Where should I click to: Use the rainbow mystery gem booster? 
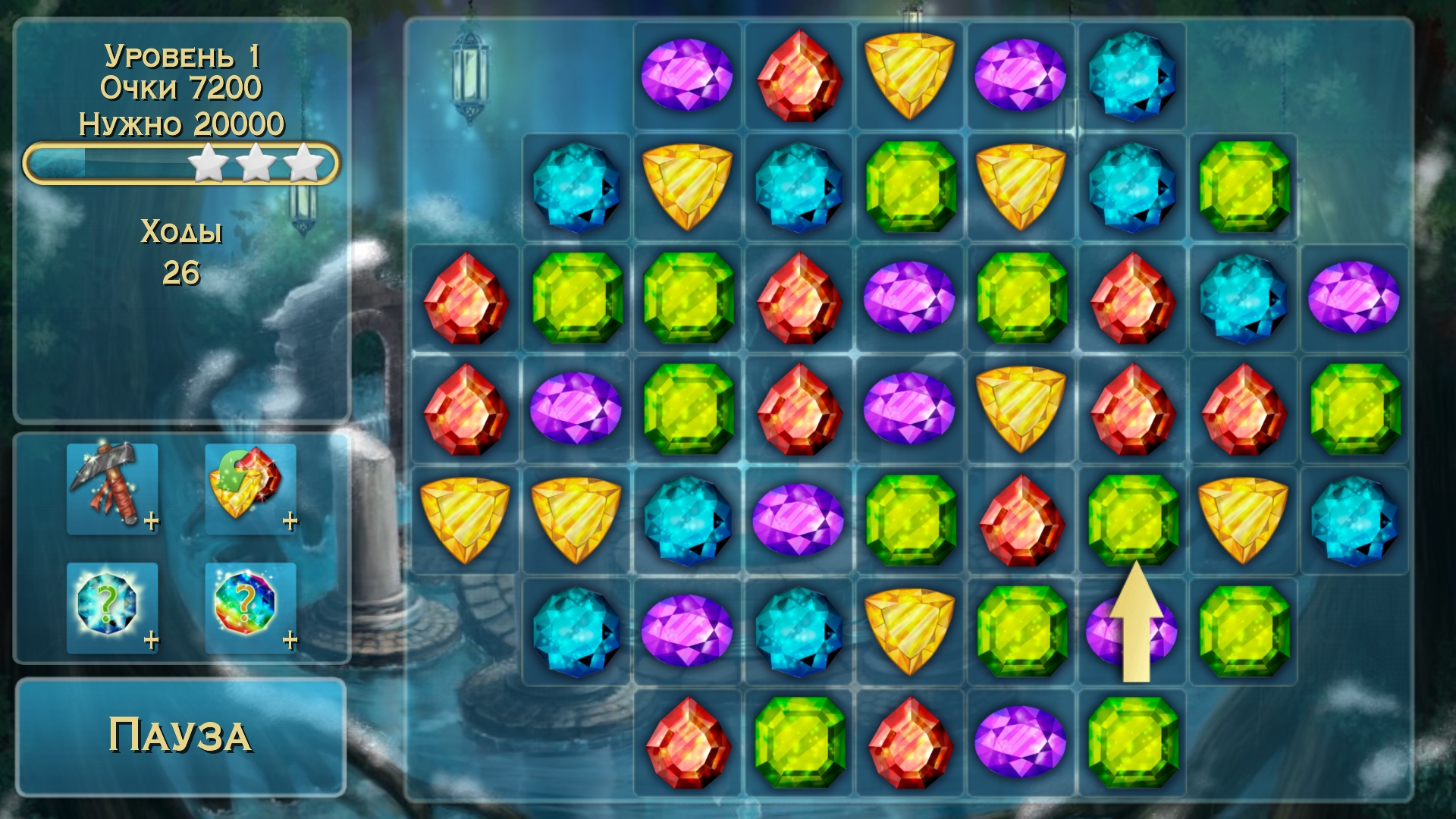point(250,607)
